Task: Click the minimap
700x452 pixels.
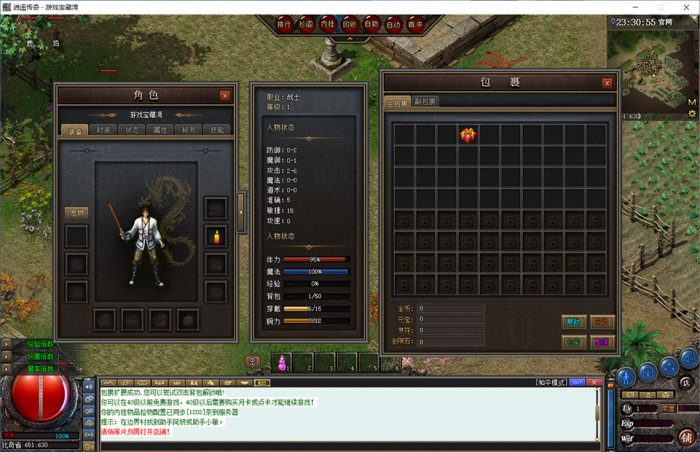Action: (x=653, y=70)
